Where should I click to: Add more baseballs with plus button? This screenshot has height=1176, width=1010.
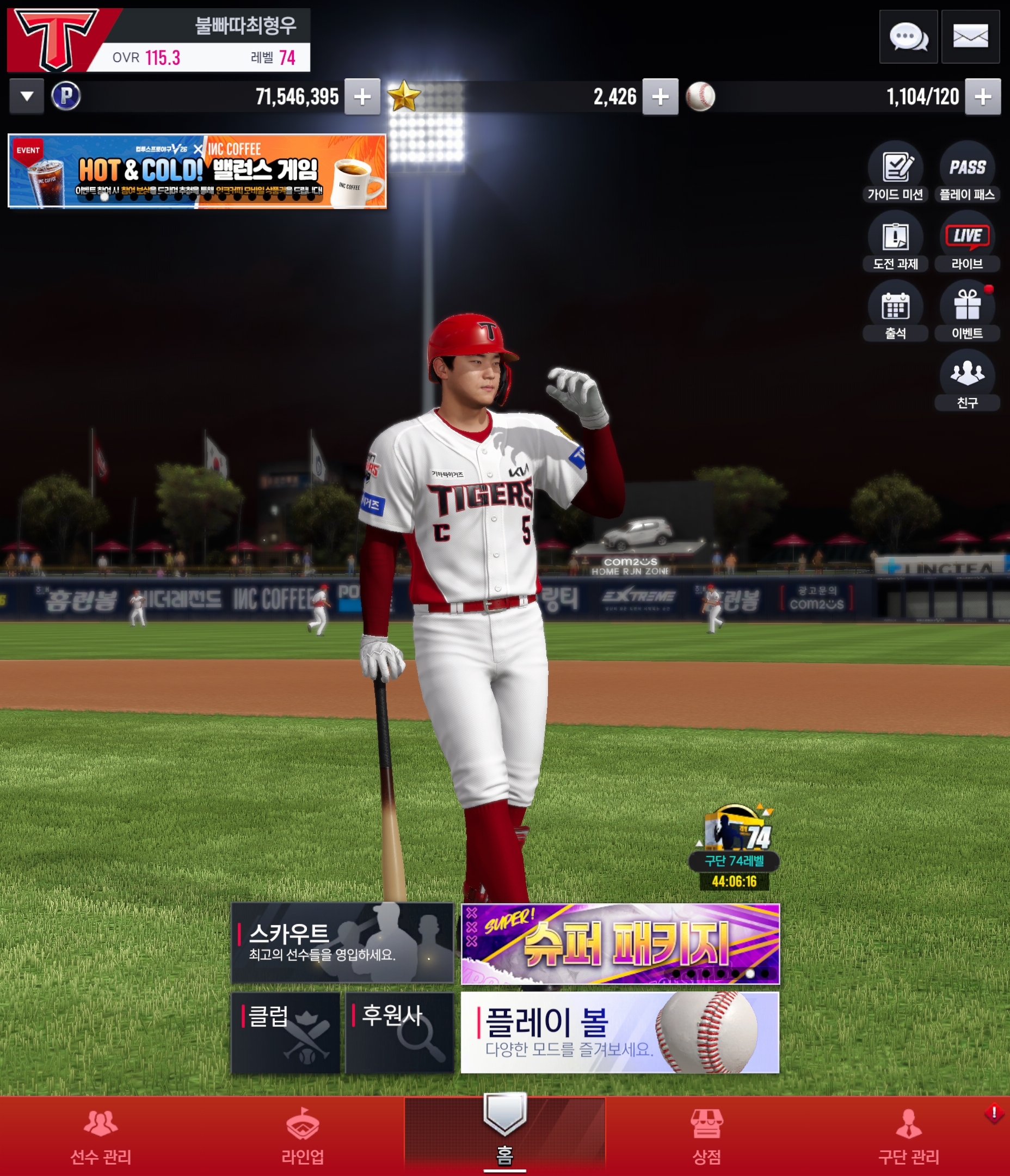[983, 96]
